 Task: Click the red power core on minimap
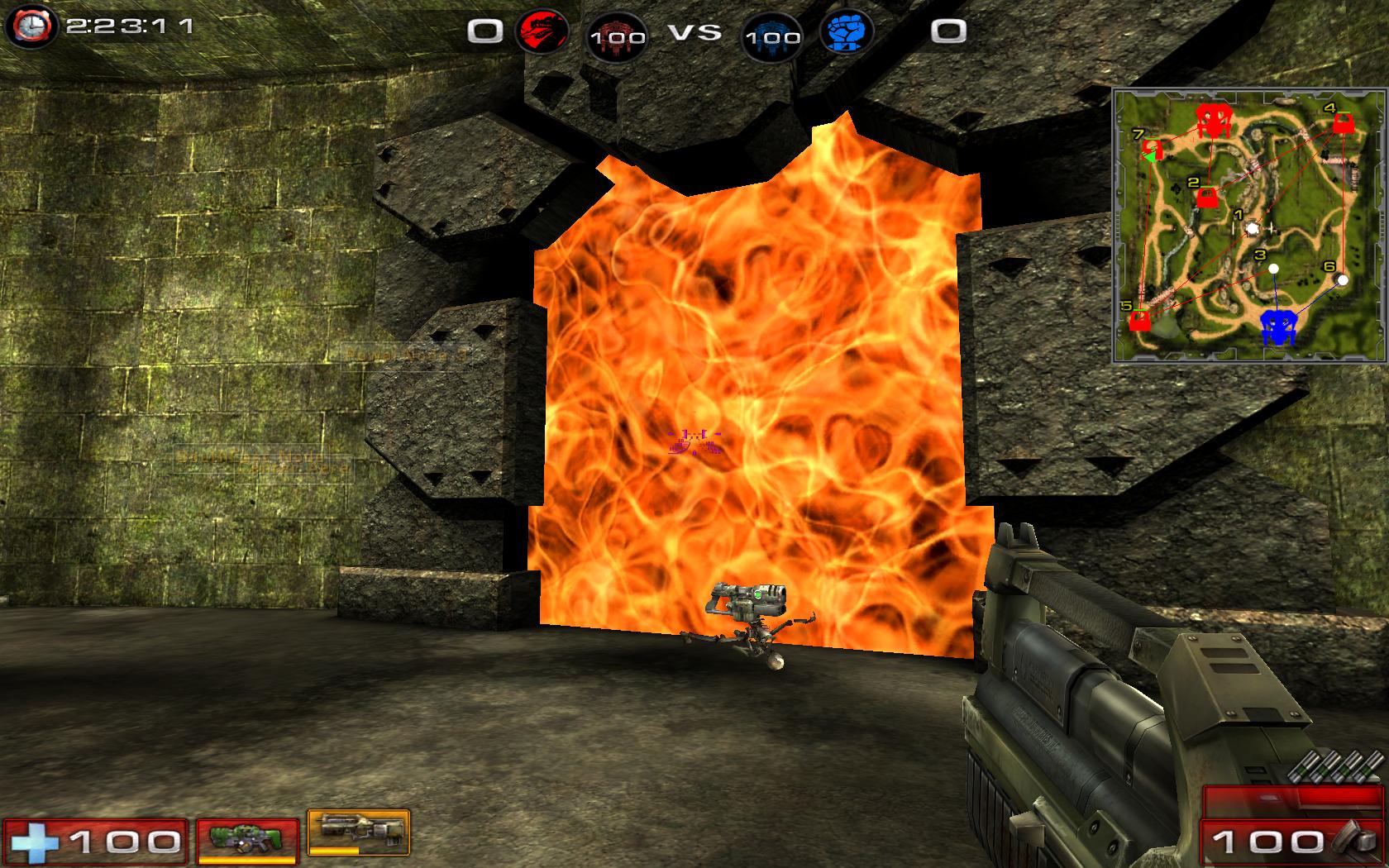click(x=1212, y=121)
